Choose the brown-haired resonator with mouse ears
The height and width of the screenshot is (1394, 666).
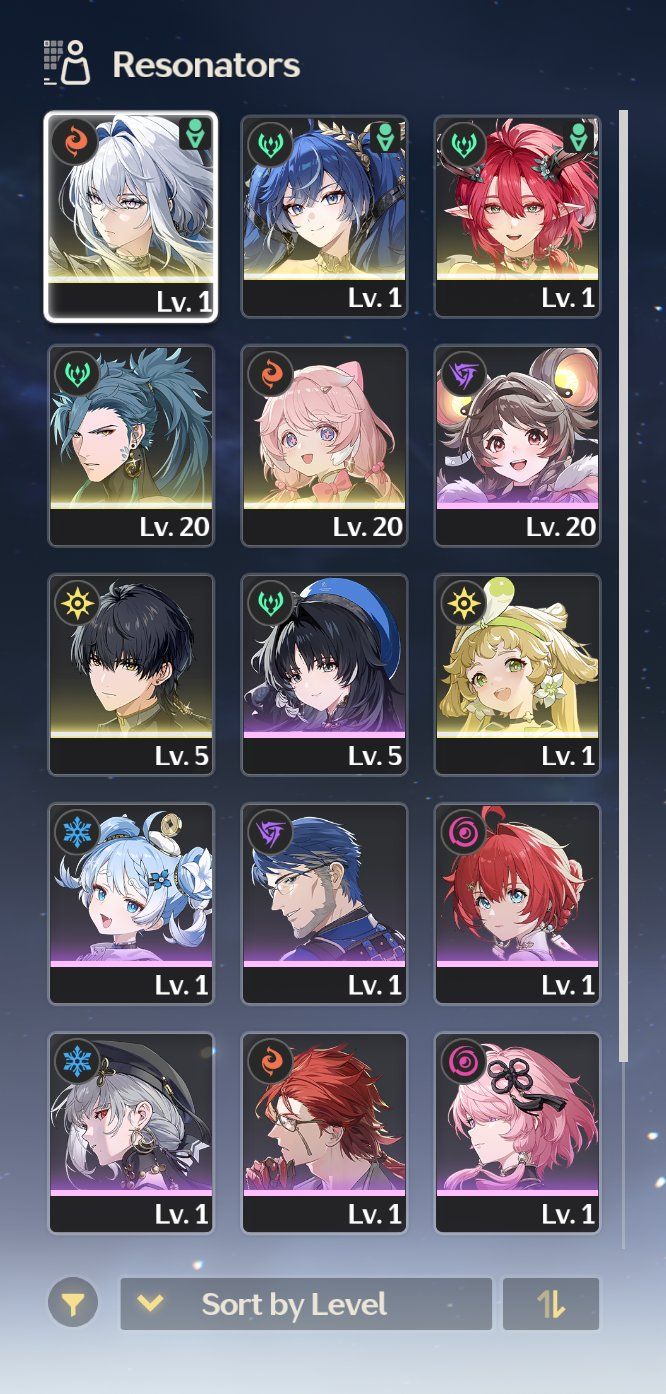click(x=517, y=445)
